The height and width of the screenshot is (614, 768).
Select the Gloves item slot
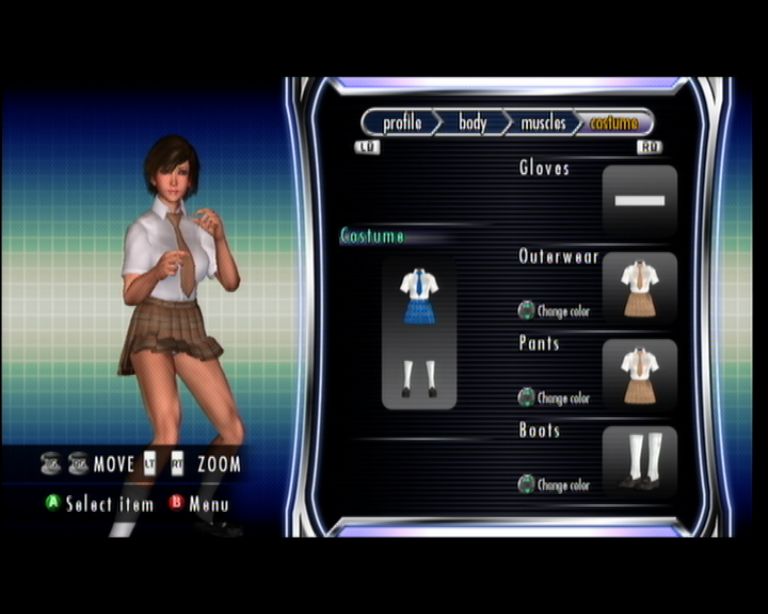coord(639,201)
